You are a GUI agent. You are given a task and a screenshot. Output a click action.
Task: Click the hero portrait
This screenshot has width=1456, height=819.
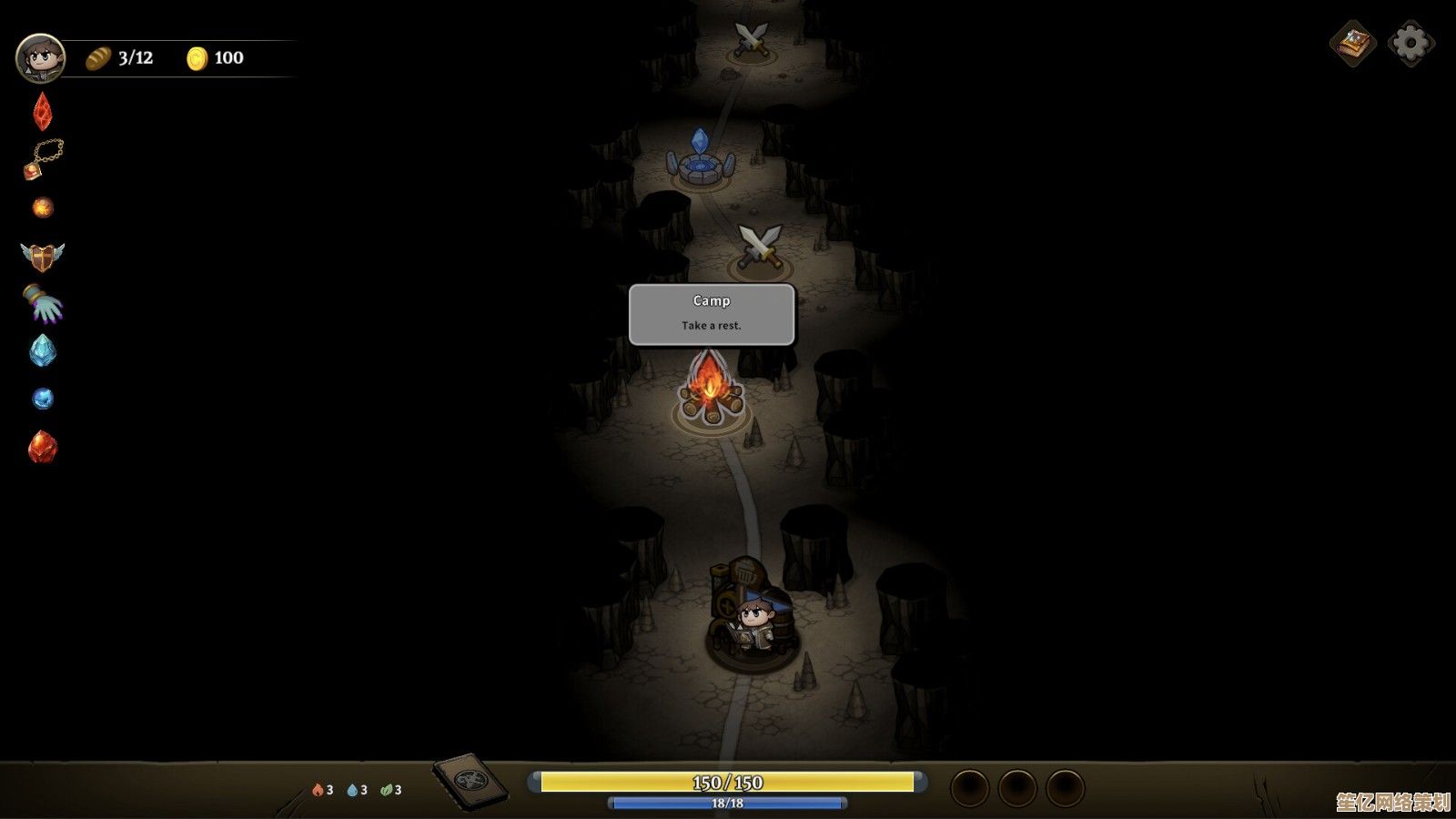[40, 58]
